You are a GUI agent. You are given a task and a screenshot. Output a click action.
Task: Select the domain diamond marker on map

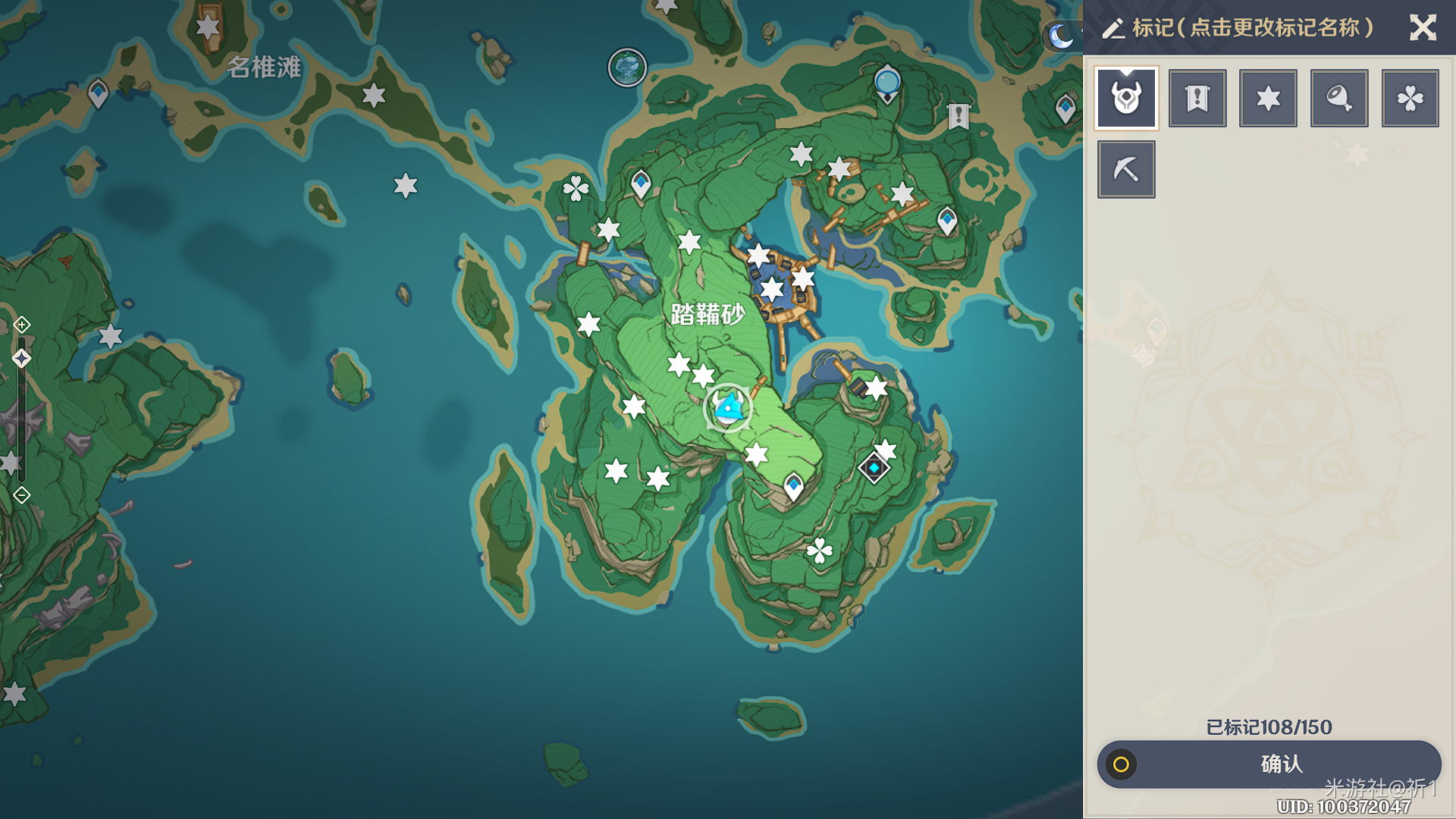tap(874, 468)
